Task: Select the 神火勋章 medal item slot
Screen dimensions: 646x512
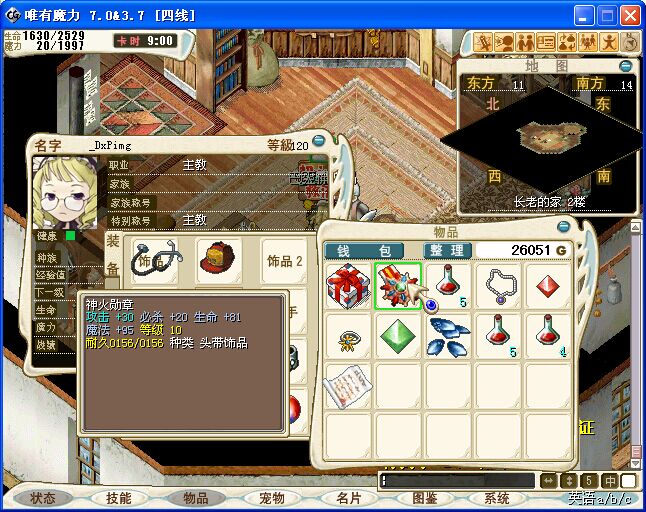Action: coord(398,287)
